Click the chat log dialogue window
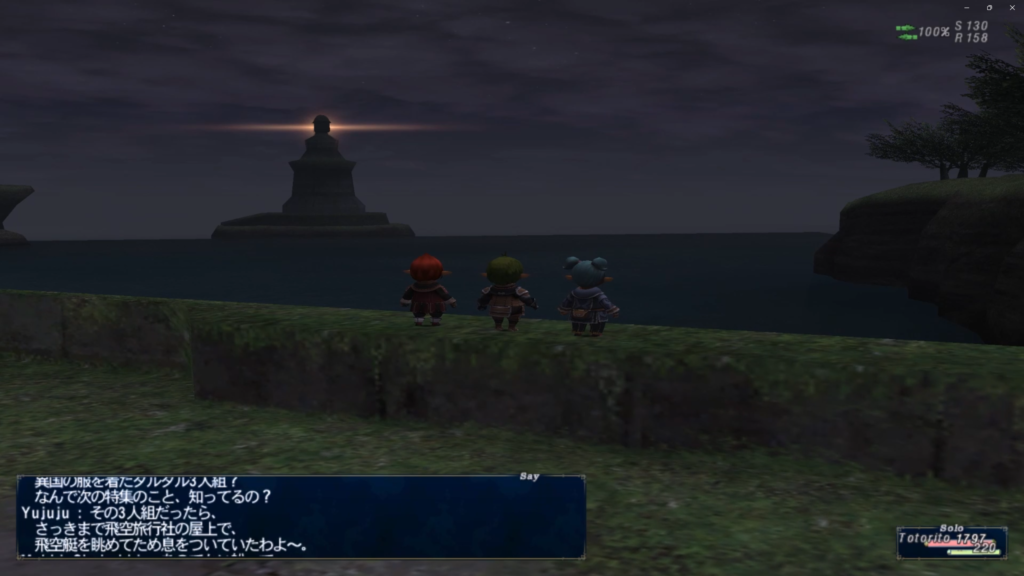 pyautogui.click(x=301, y=516)
